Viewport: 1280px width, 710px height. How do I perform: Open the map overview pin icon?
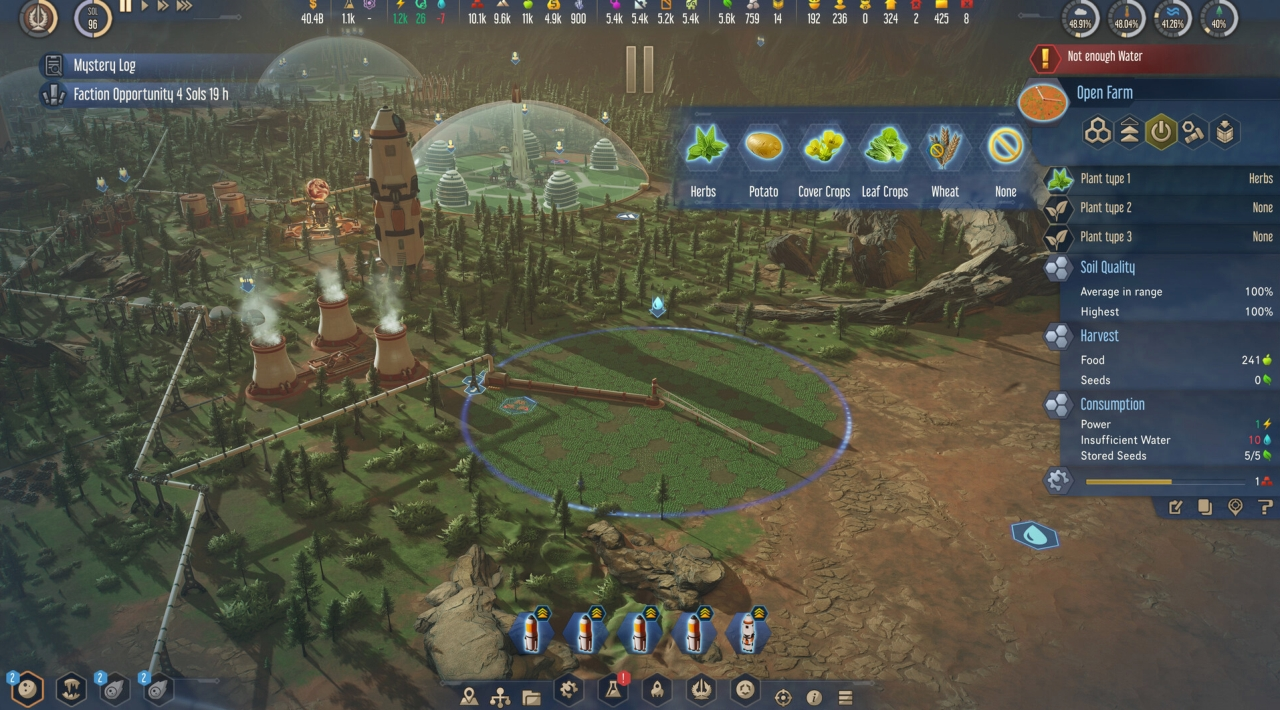click(x=469, y=697)
